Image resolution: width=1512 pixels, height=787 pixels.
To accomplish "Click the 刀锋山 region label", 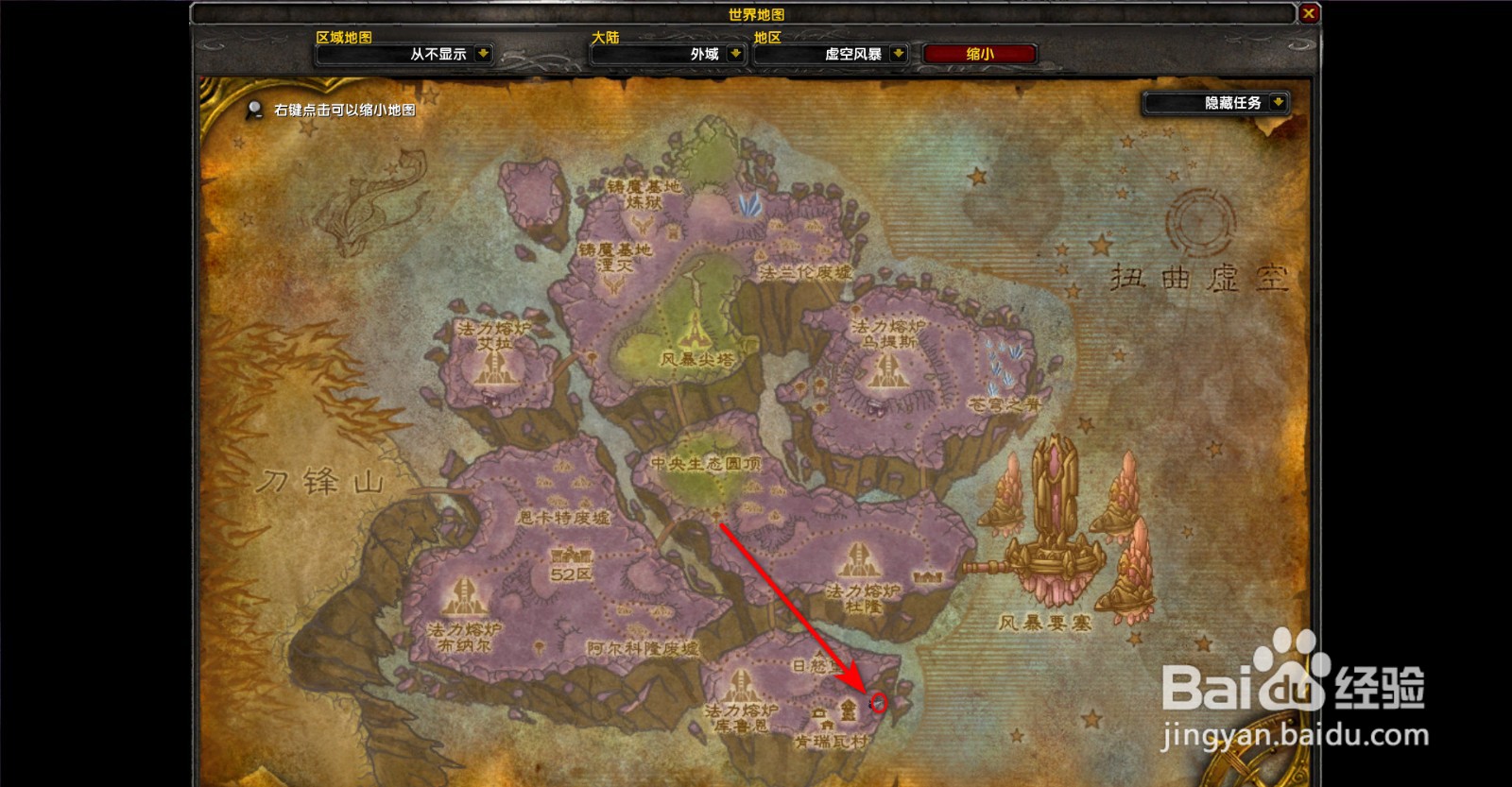I will (x=321, y=482).
